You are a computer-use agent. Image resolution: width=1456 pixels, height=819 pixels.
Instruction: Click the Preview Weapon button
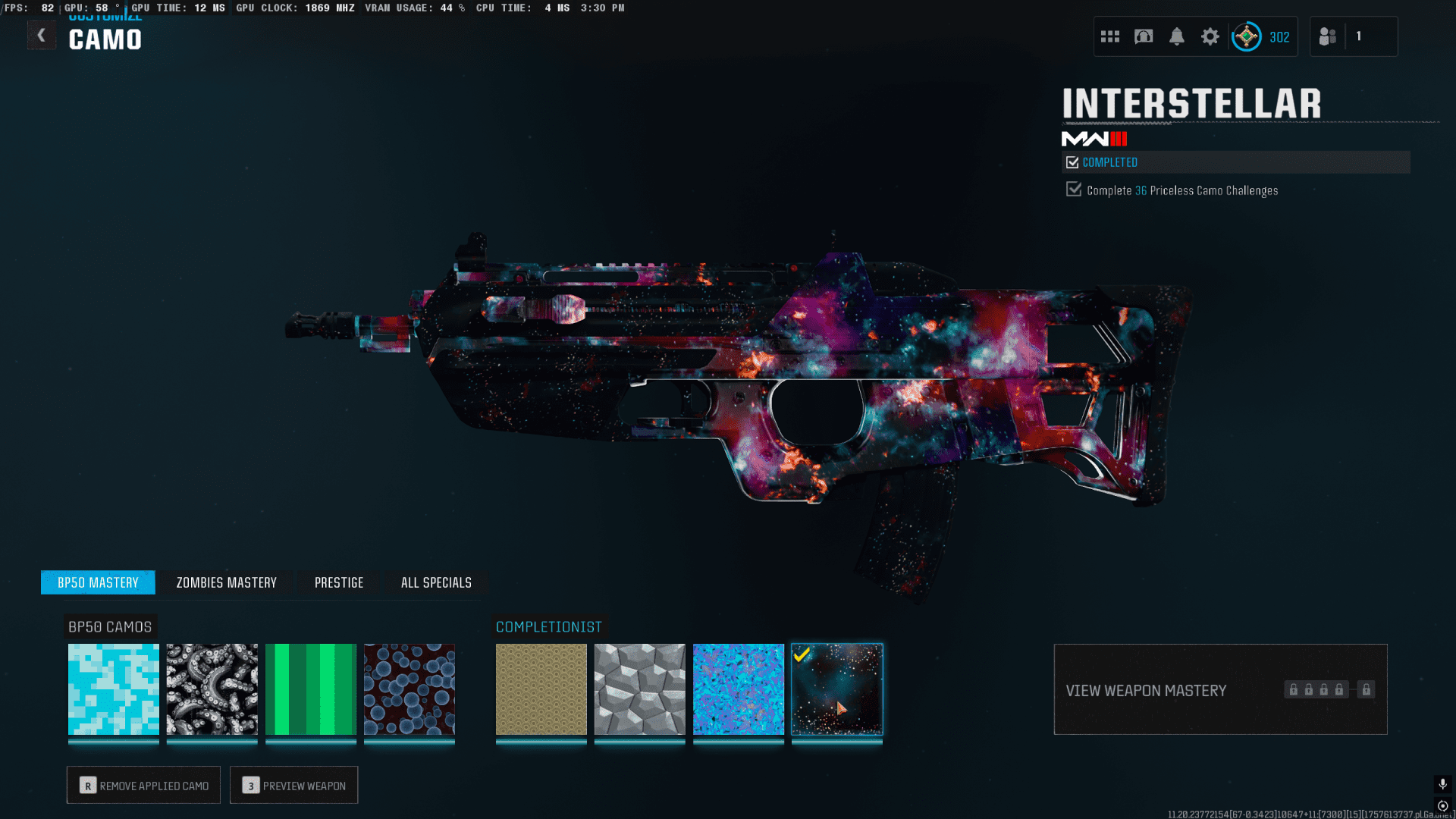(x=294, y=786)
